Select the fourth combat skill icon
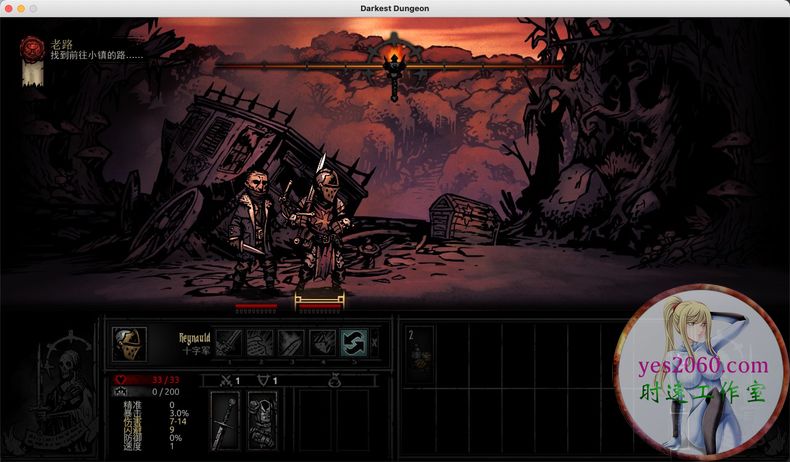Image resolution: width=790 pixels, height=462 pixels. (322, 343)
